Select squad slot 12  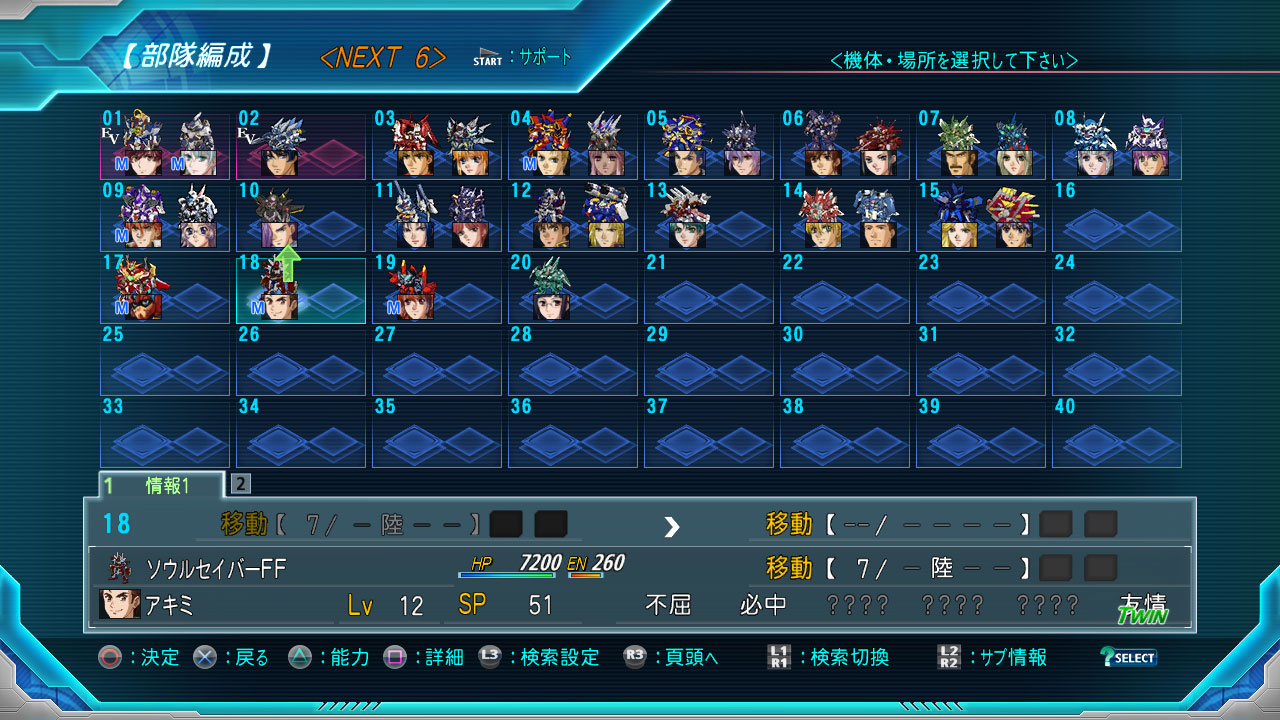[573, 218]
